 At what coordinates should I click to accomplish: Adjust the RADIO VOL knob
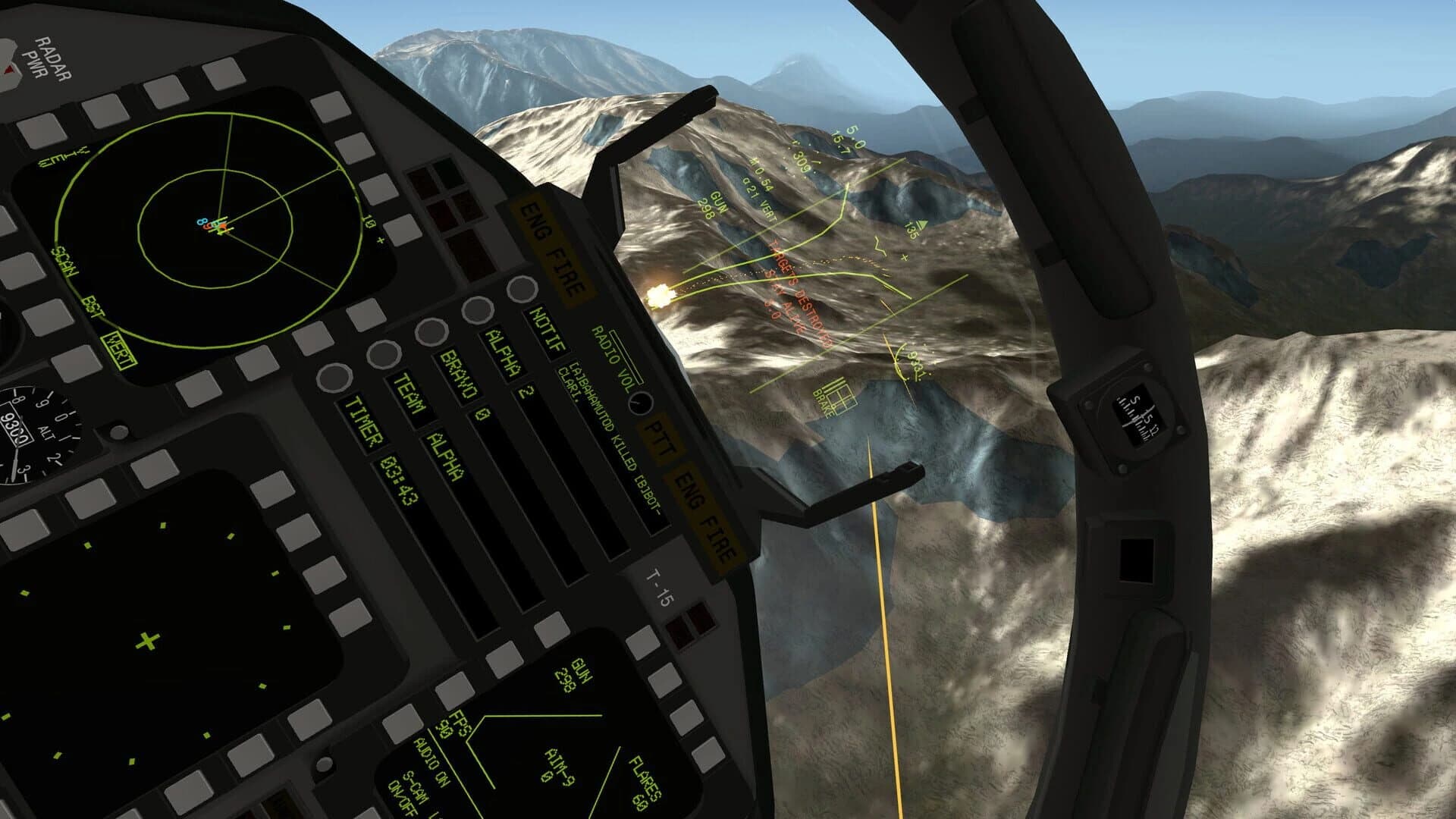coord(639,403)
